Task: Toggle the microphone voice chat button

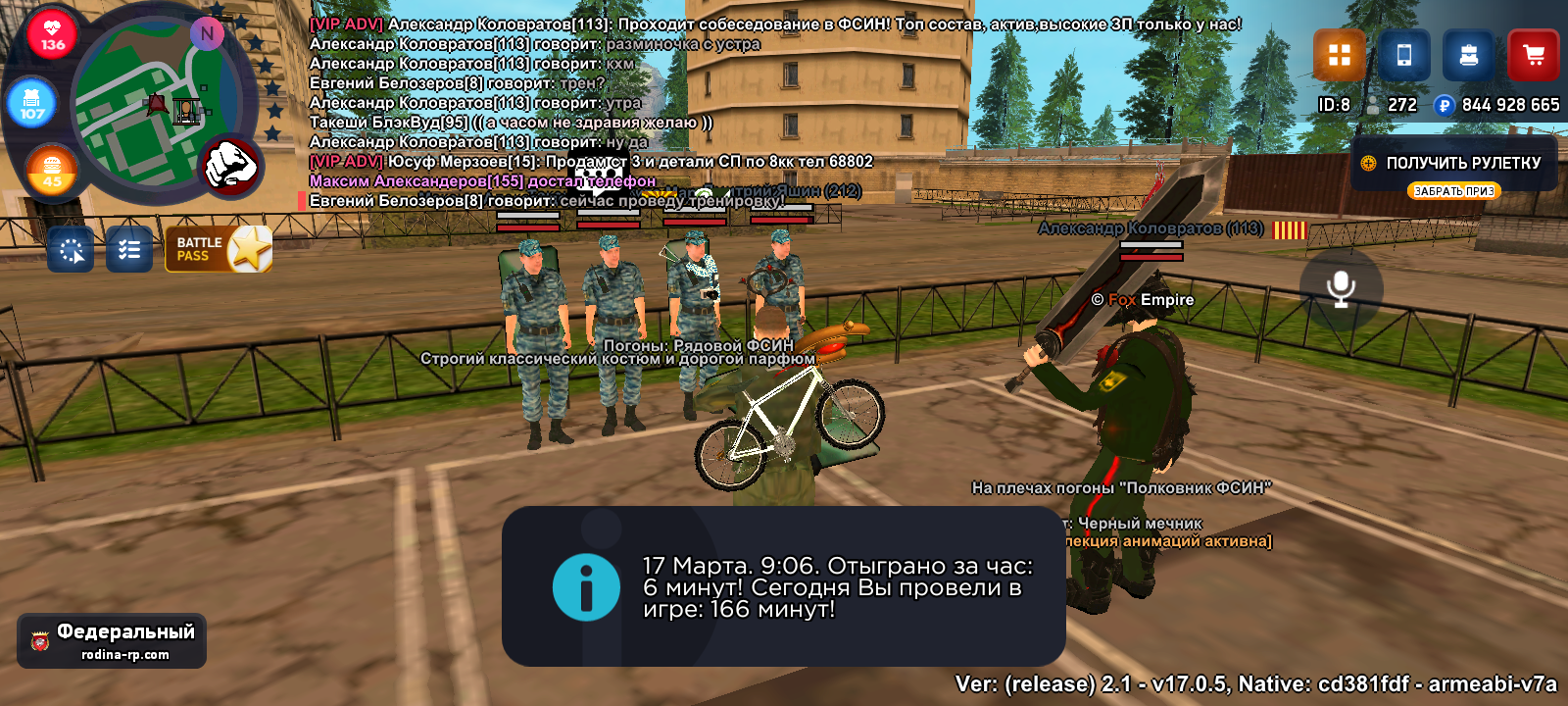Action: click(x=1341, y=288)
